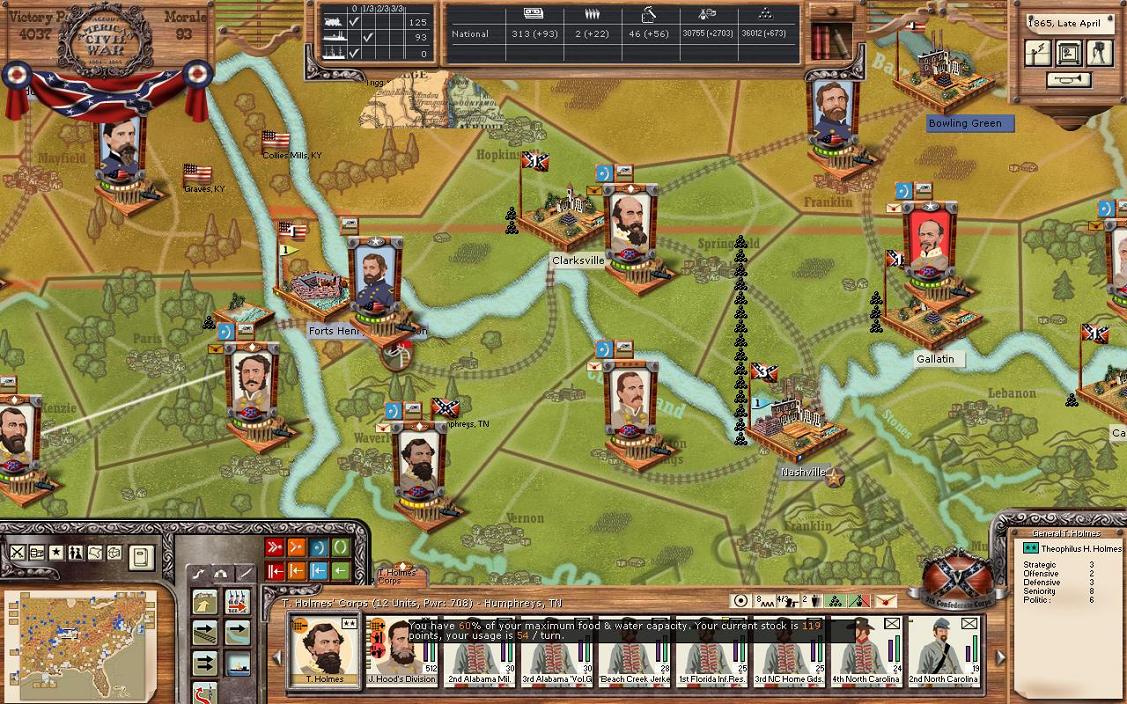Open the notebook icon beside map filters
This screenshot has height=704, width=1127.
(141, 555)
